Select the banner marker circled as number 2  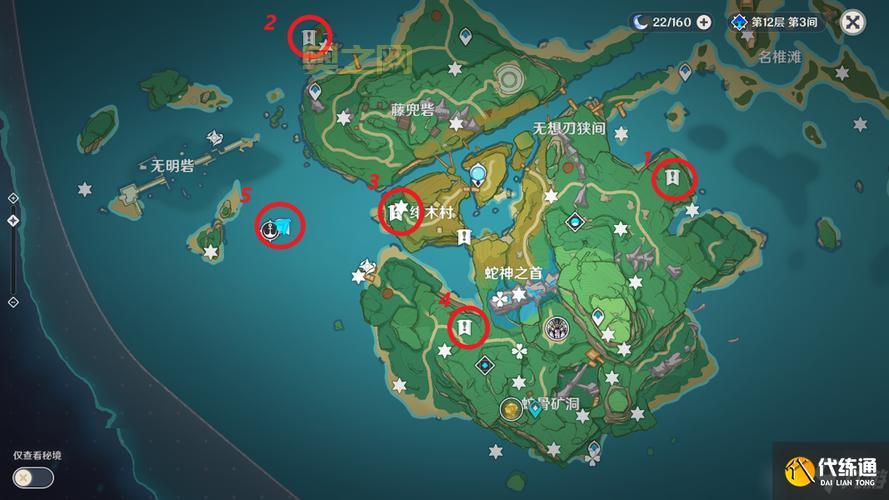(310, 38)
